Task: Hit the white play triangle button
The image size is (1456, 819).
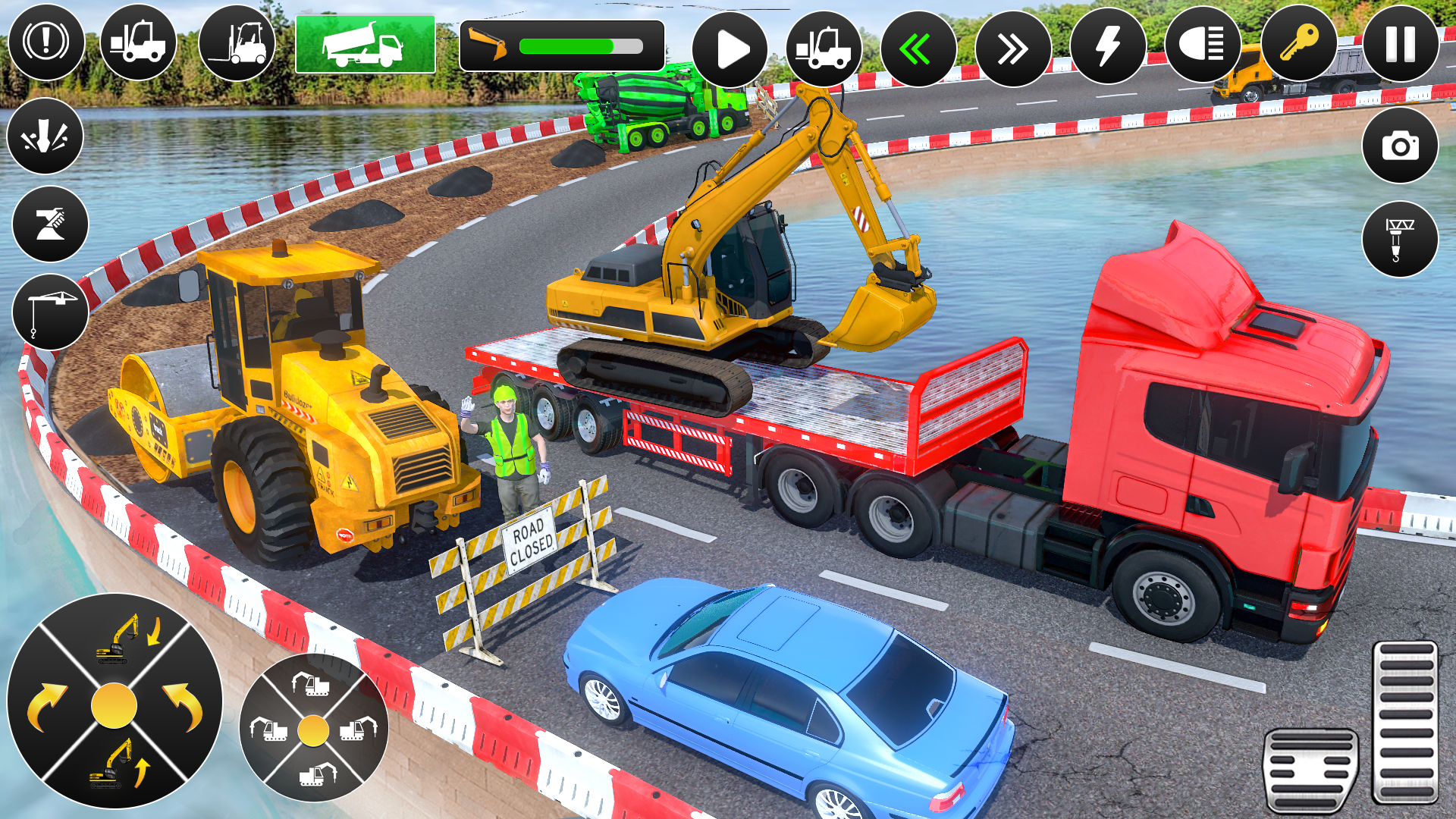Action: 730,49
